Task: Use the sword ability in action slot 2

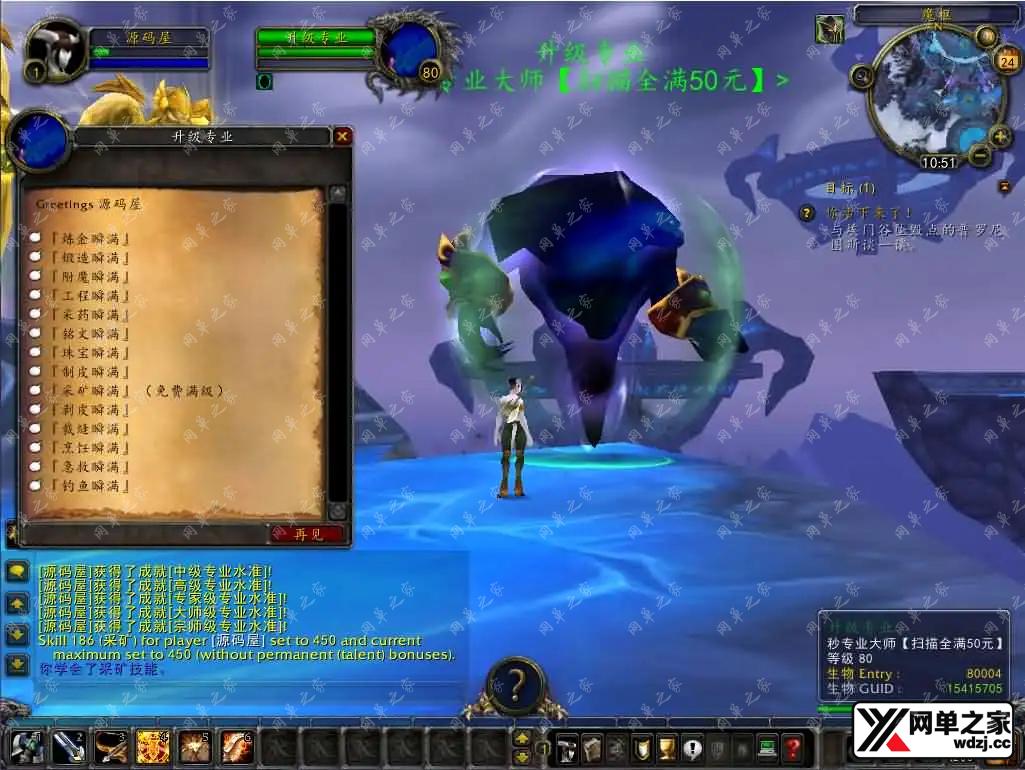Action: tap(69, 747)
